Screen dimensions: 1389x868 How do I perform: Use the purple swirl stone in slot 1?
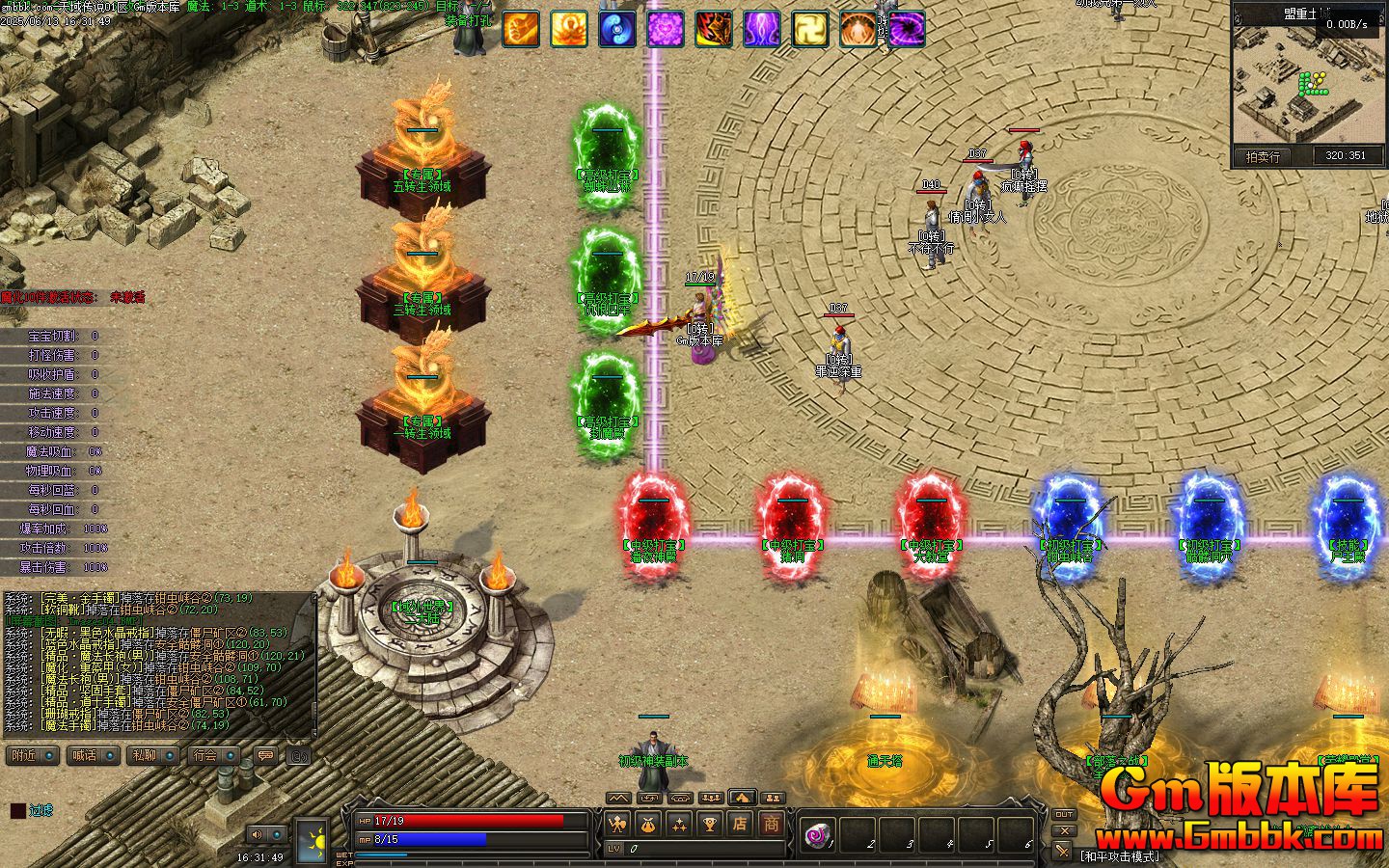point(818,833)
